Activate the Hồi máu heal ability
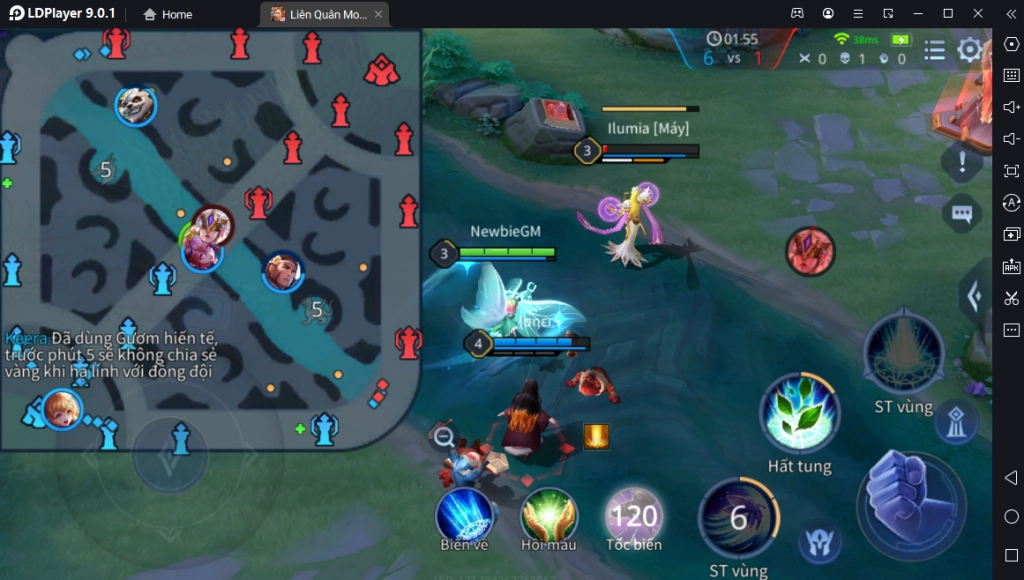 click(548, 514)
